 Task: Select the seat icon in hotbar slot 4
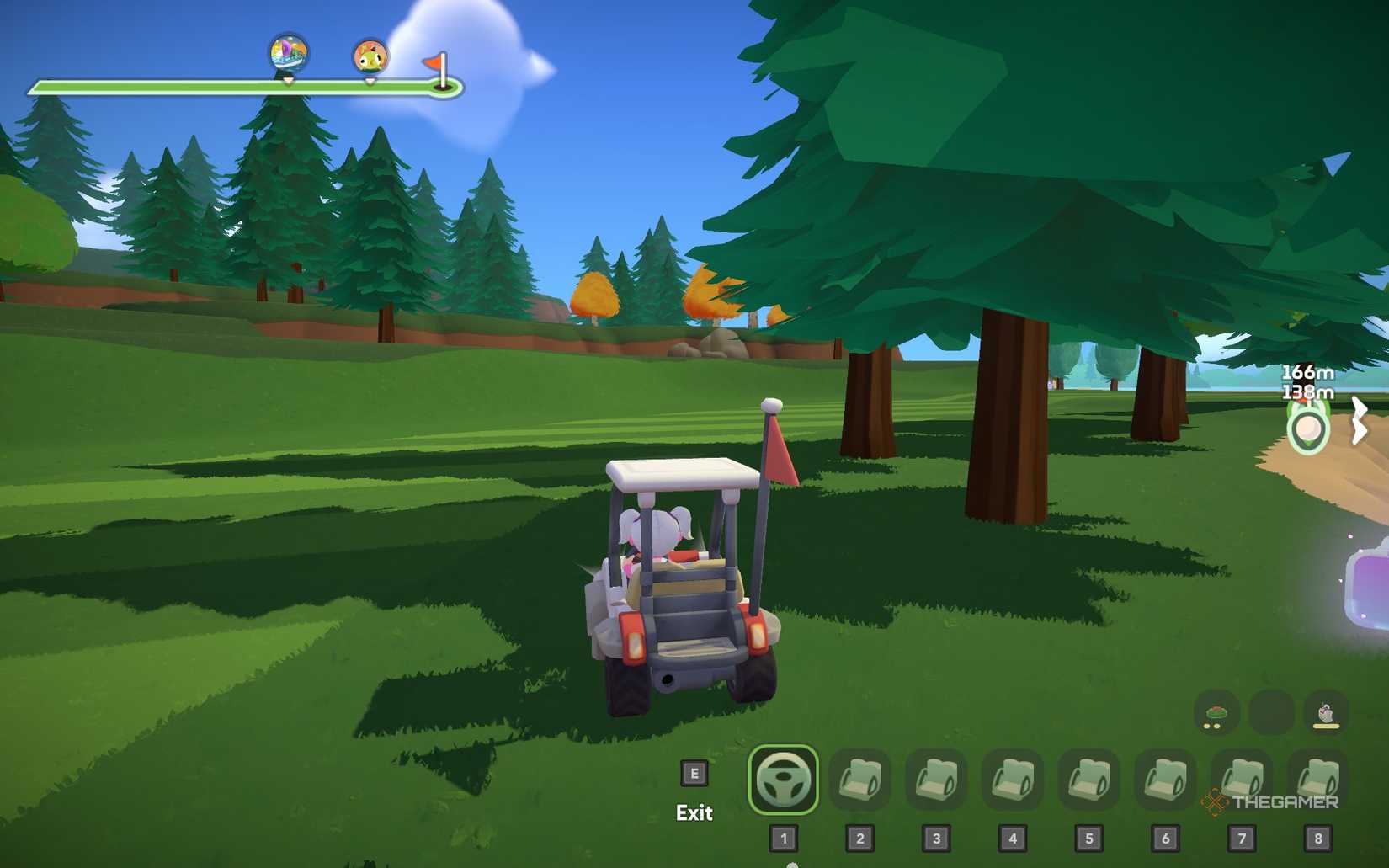(1012, 780)
